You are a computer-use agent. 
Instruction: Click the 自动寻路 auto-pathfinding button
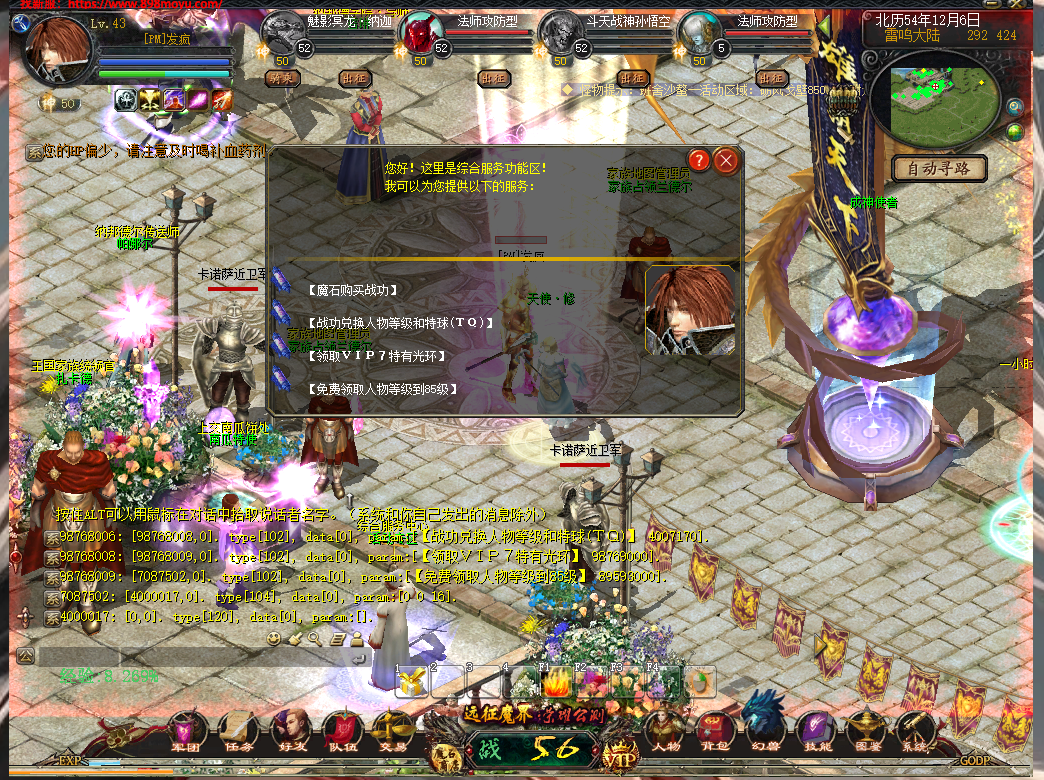(x=939, y=169)
